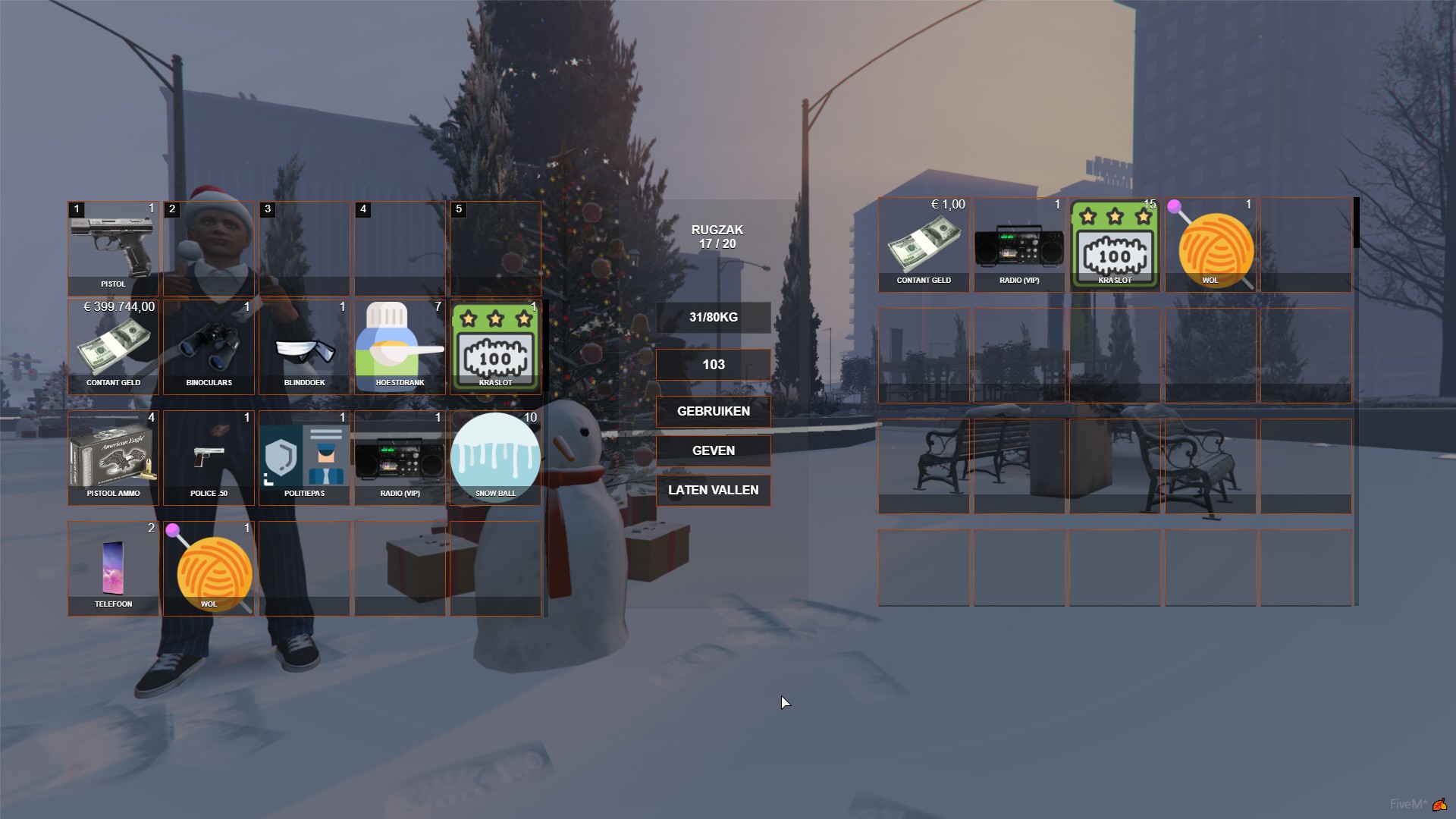Screen dimensions: 1456x819
Task: Select the green Kraslot scratch card
Action: point(495,347)
